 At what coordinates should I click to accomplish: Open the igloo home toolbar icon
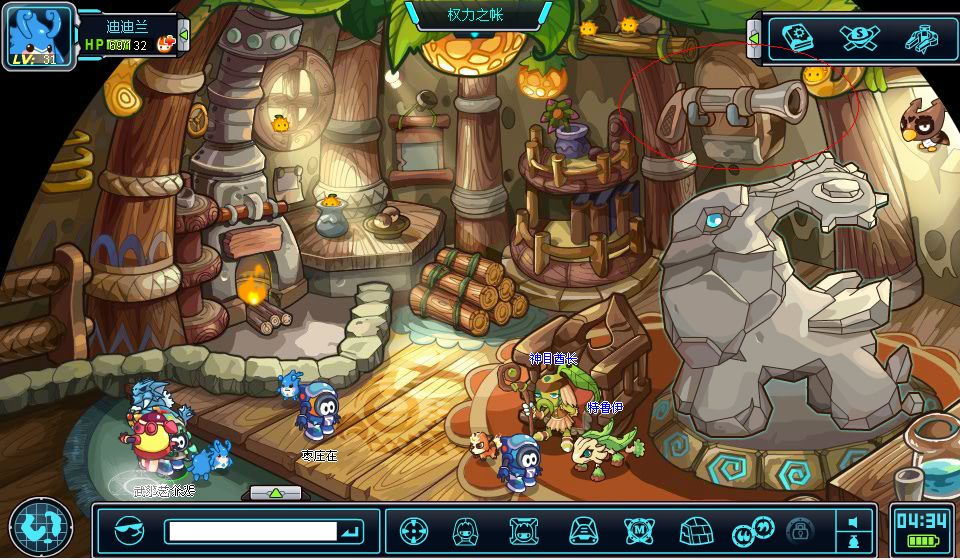(694, 531)
